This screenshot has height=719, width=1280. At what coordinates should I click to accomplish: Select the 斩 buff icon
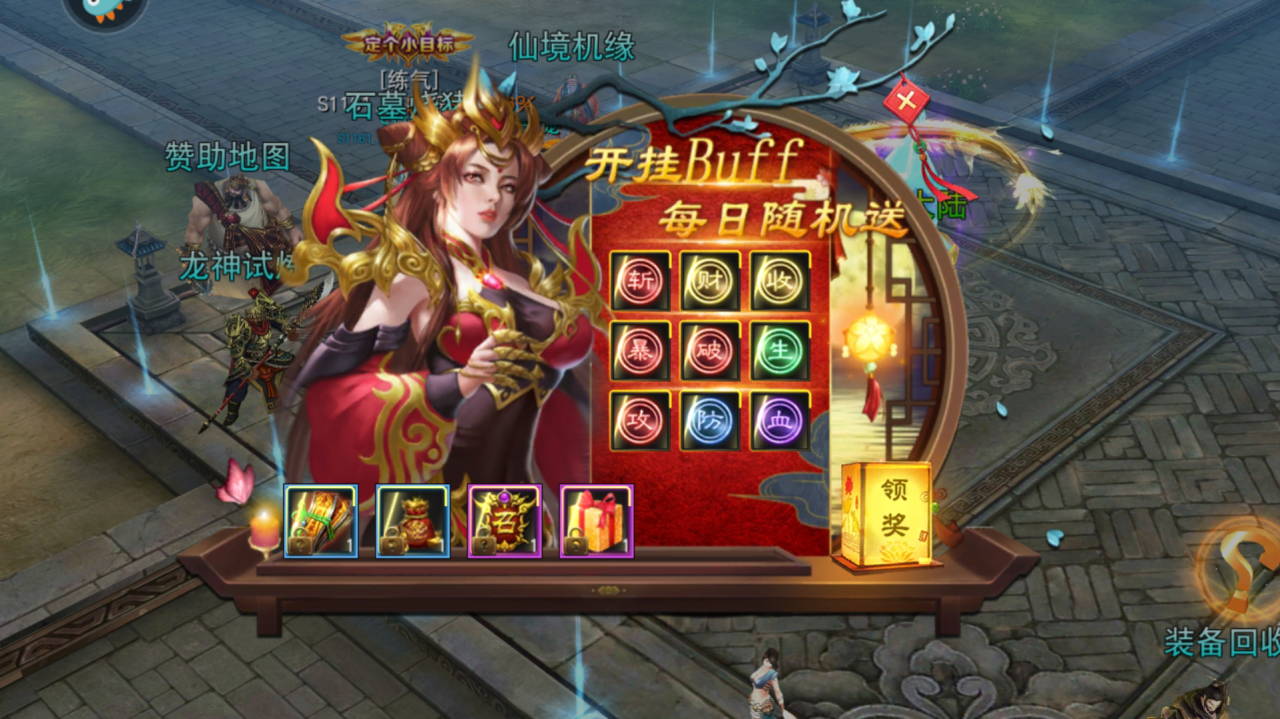click(640, 281)
